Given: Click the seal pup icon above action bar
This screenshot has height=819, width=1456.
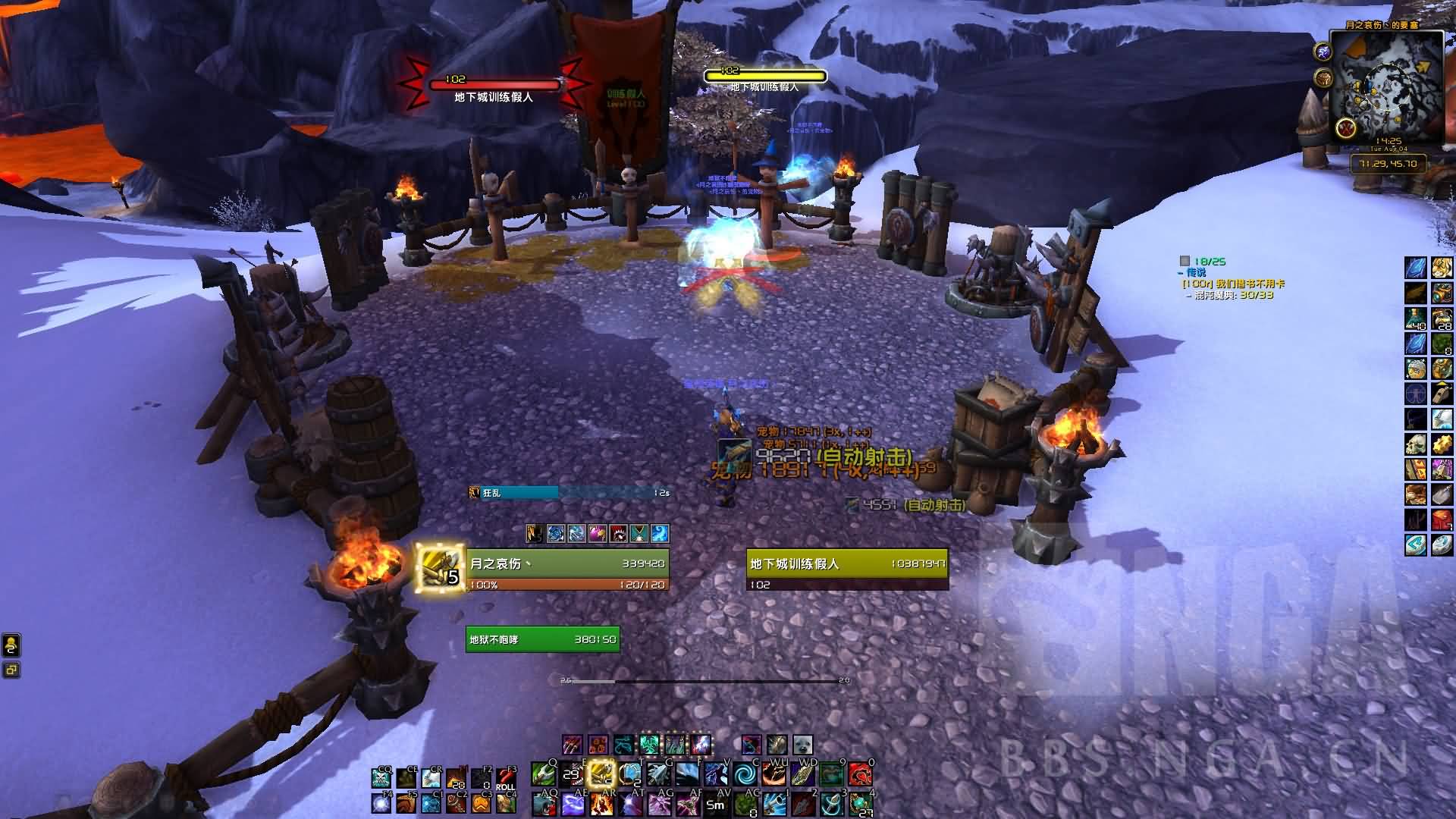Looking at the screenshot, I should coord(802,745).
